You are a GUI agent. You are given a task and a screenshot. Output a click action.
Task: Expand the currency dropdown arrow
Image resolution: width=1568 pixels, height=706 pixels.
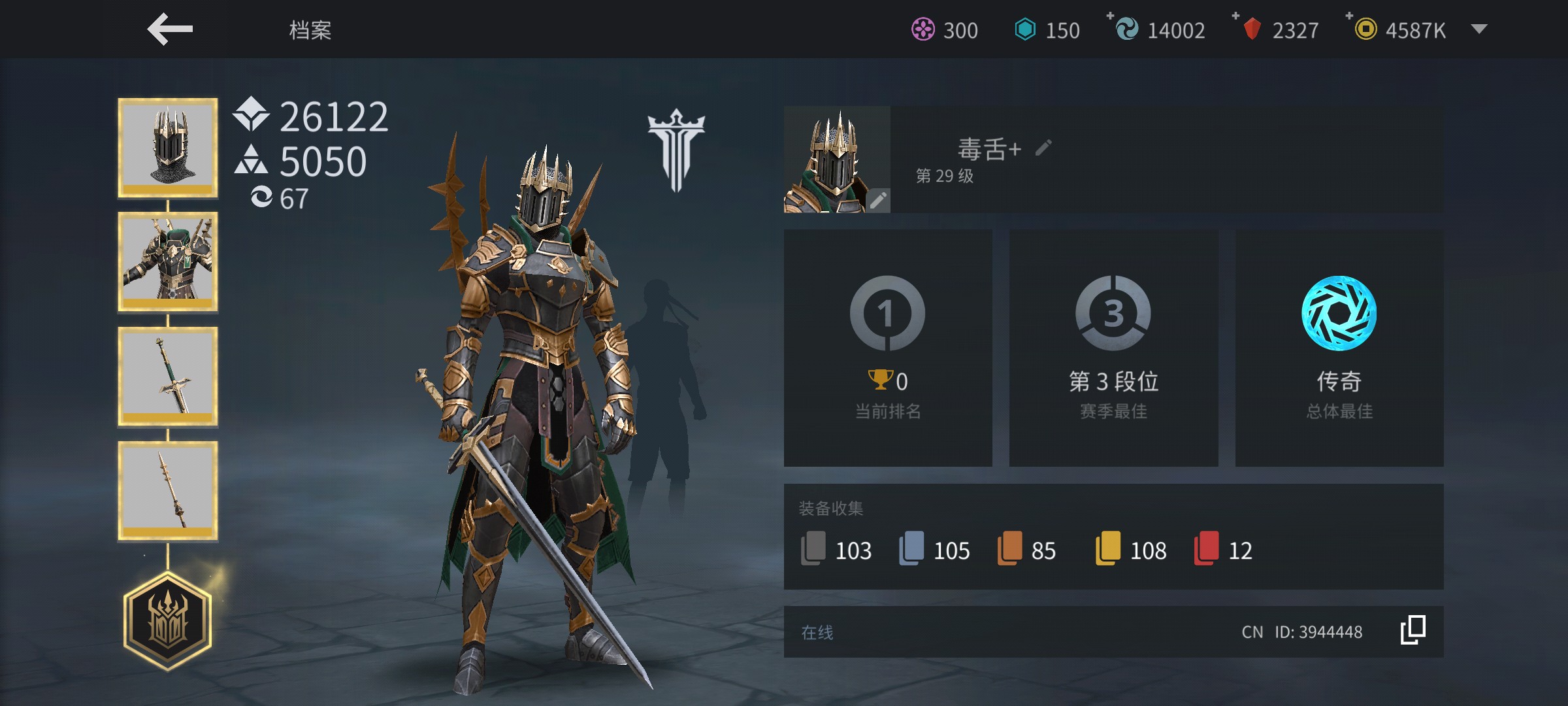click(1479, 29)
